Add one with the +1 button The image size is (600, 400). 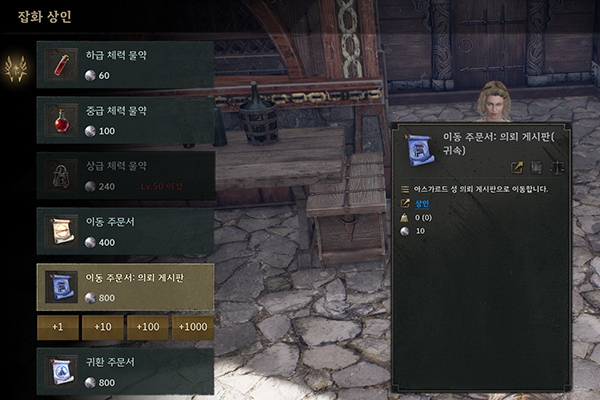(57, 327)
